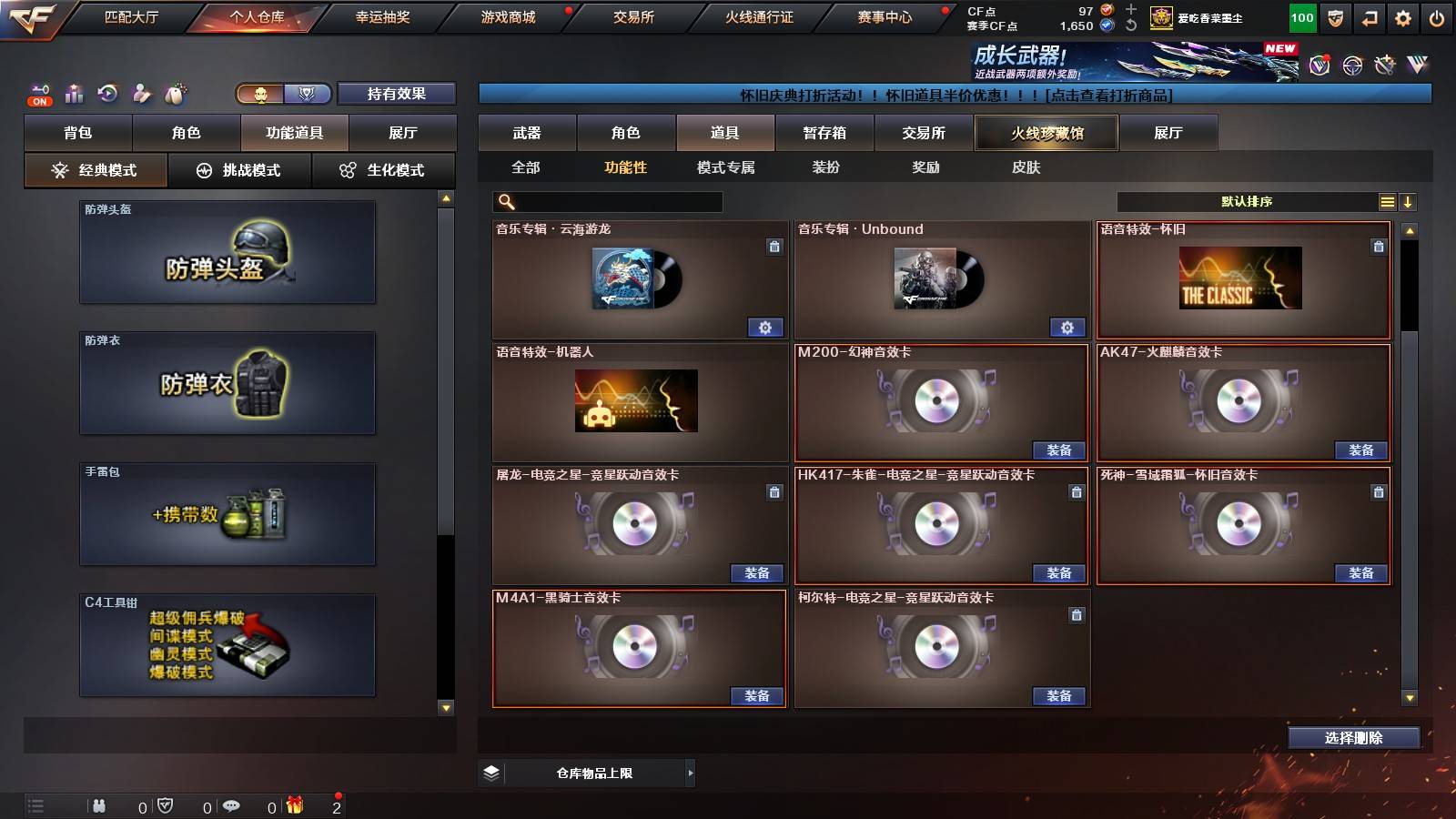Open the security shield icon near the gear
The height and width of the screenshot is (819, 1456).
pos(1335,17)
